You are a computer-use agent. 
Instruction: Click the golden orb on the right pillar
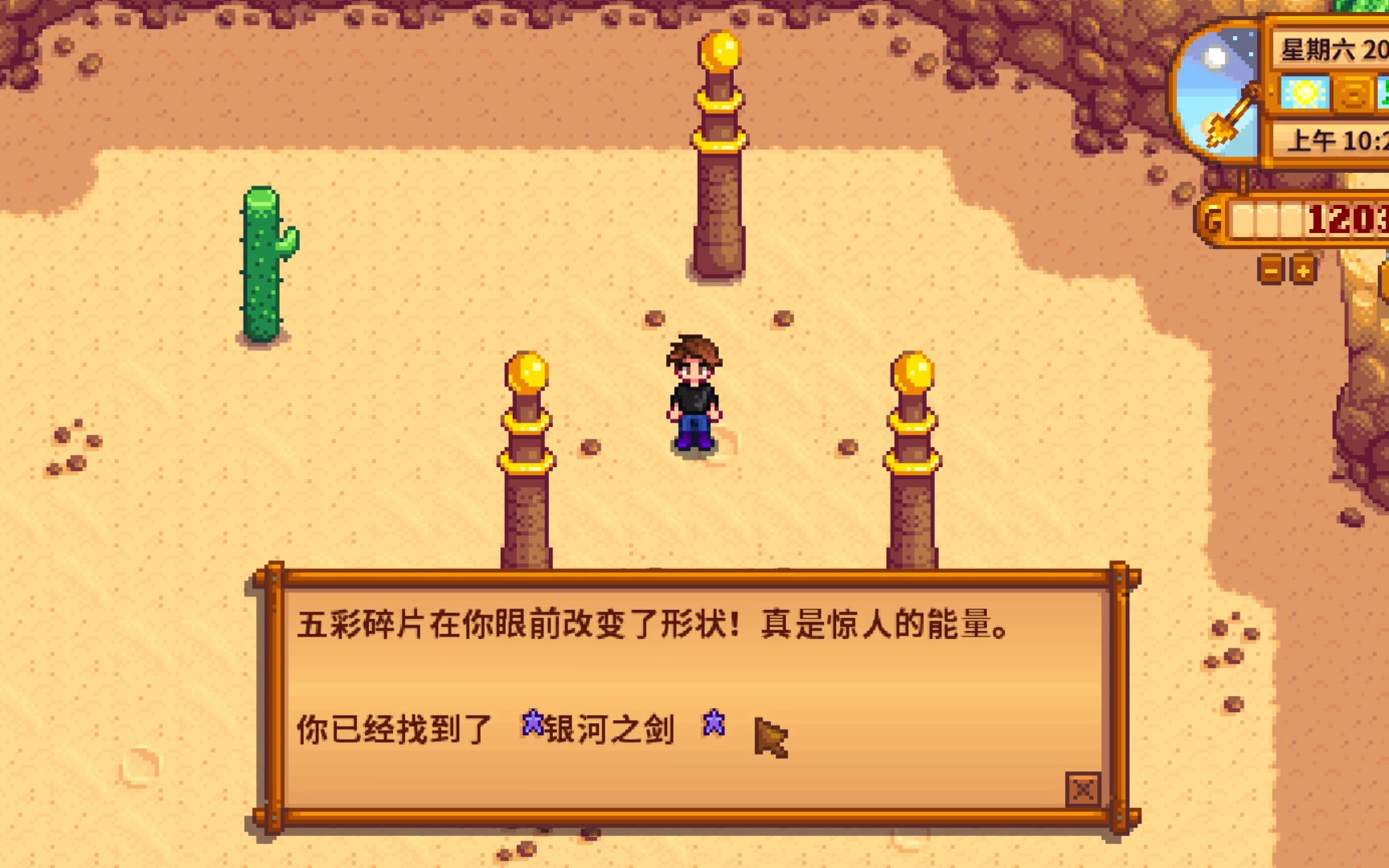click(912, 374)
